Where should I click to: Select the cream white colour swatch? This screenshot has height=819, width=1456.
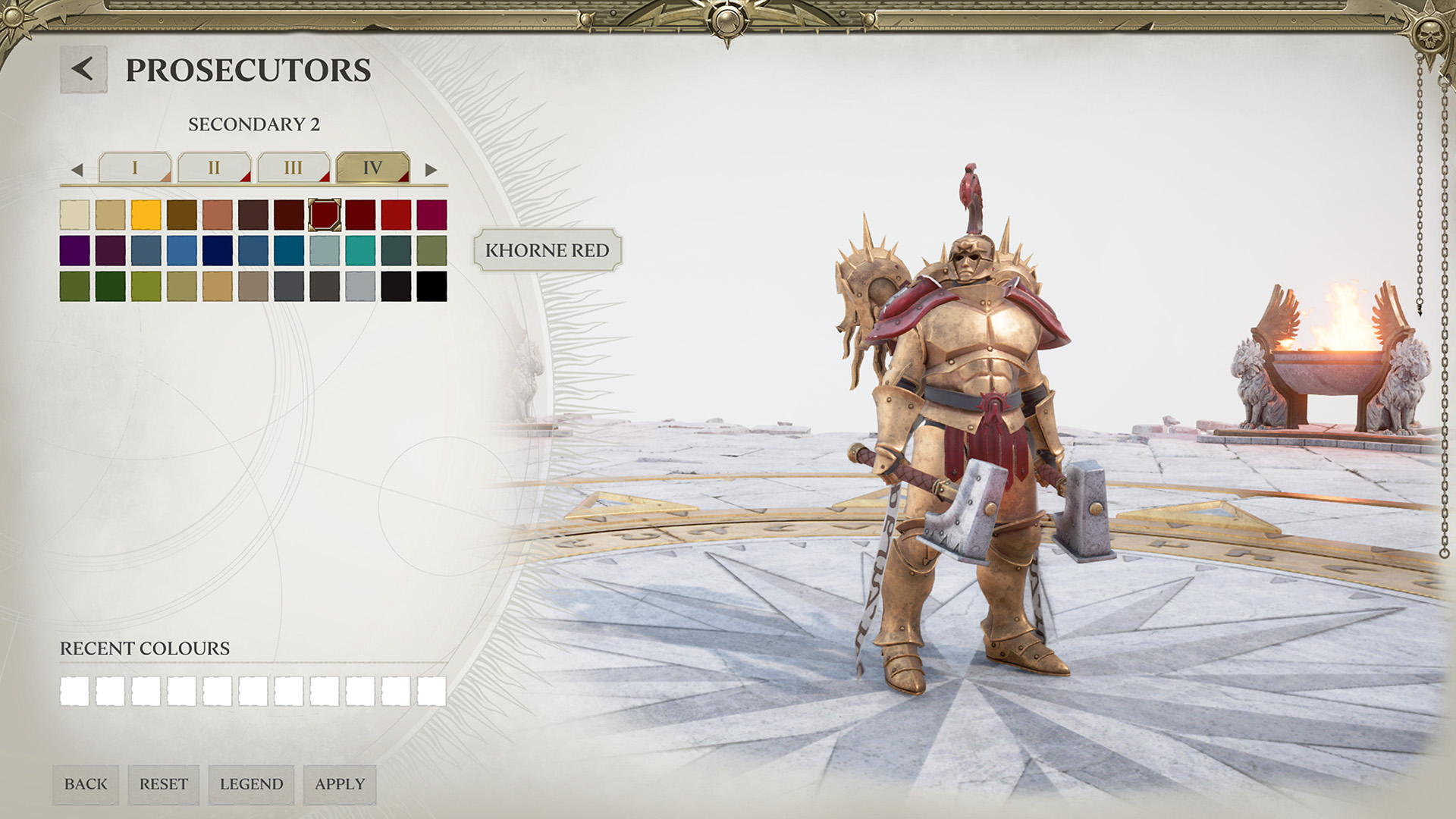click(x=74, y=215)
